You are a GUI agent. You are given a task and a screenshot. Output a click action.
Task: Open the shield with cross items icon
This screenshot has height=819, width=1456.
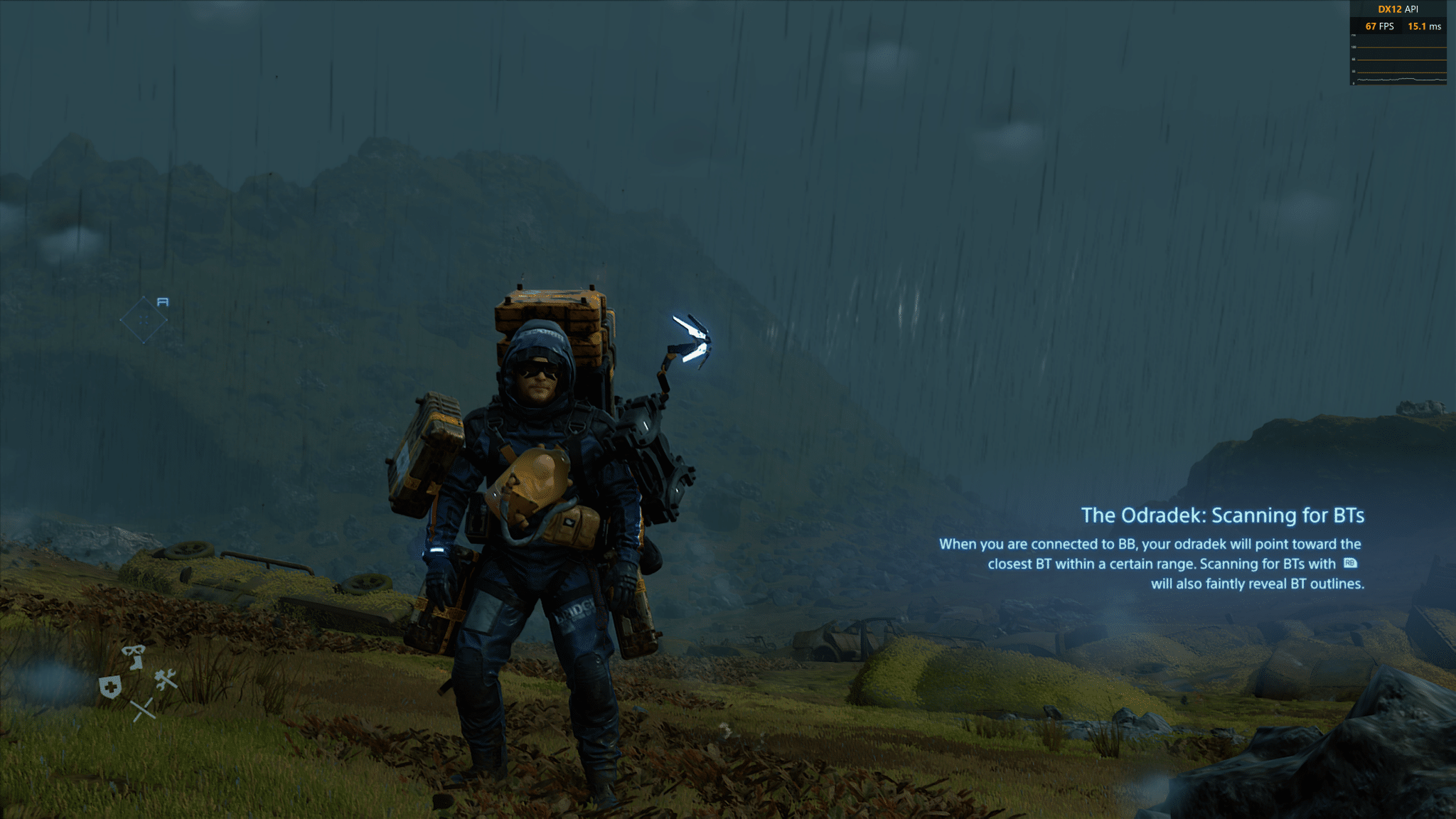click(110, 687)
